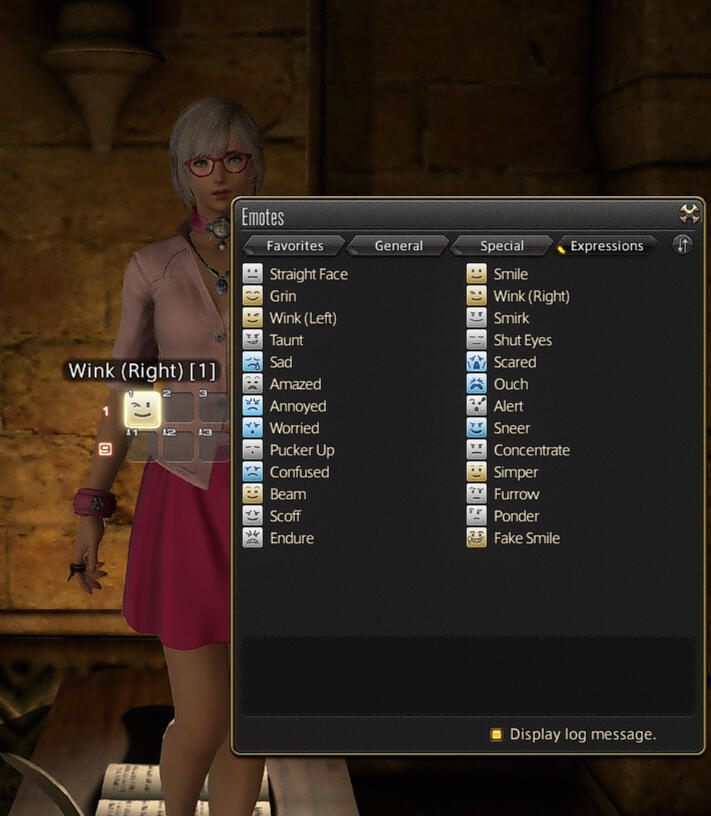Close the Emotes window
The height and width of the screenshot is (816, 711).
[x=689, y=213]
